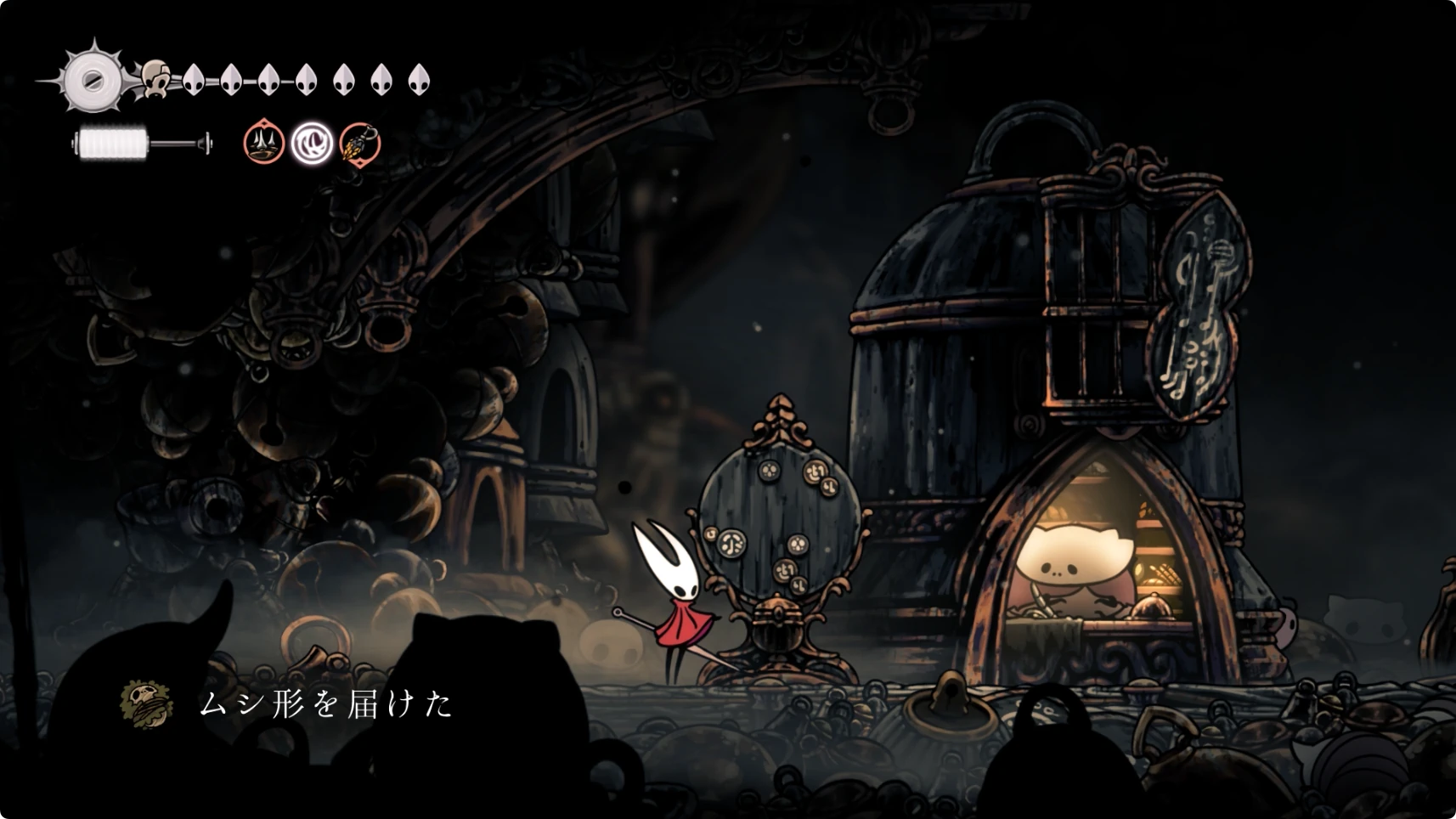This screenshot has height=819, width=1456.
Task: Choose the hooked claw tool icon
Action: [360, 143]
